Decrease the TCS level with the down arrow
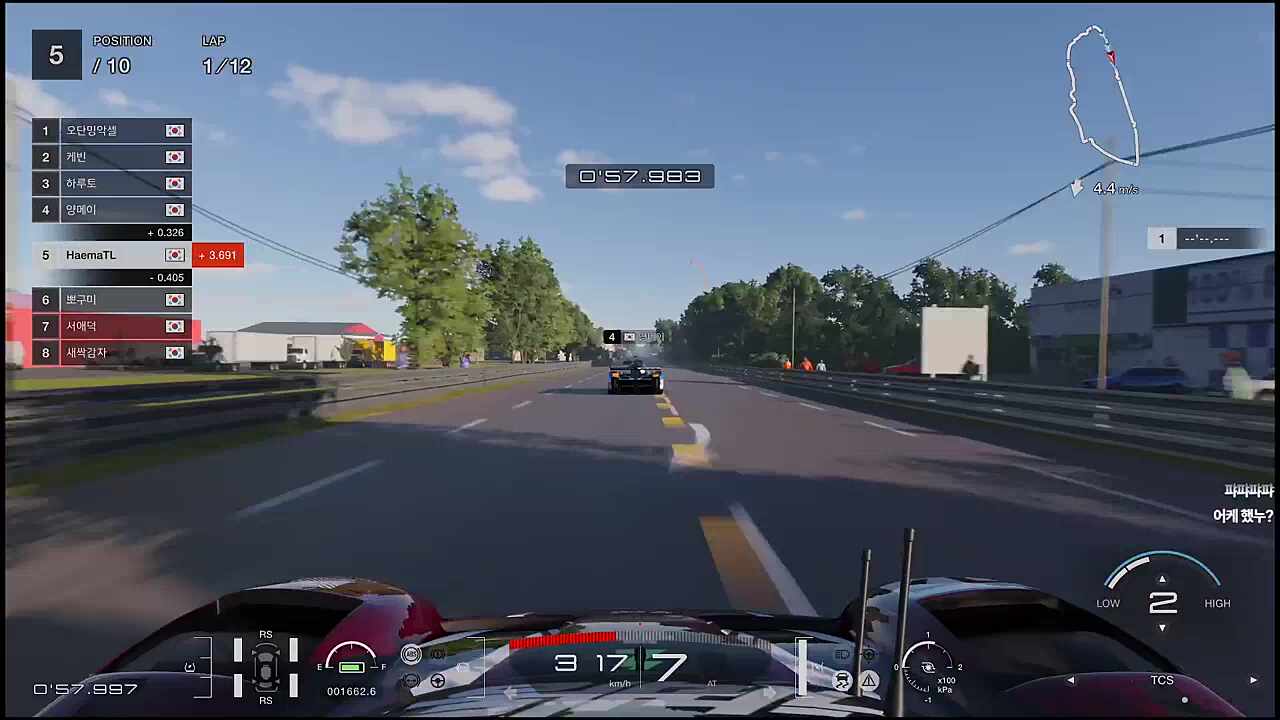Screen dimensions: 1280x720 click(x=1162, y=628)
